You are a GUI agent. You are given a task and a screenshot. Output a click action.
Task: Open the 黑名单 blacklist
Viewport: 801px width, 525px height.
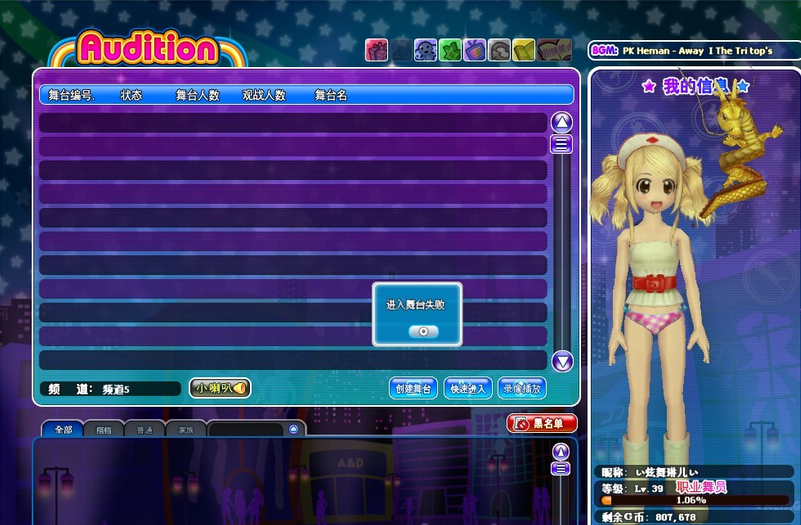click(542, 423)
